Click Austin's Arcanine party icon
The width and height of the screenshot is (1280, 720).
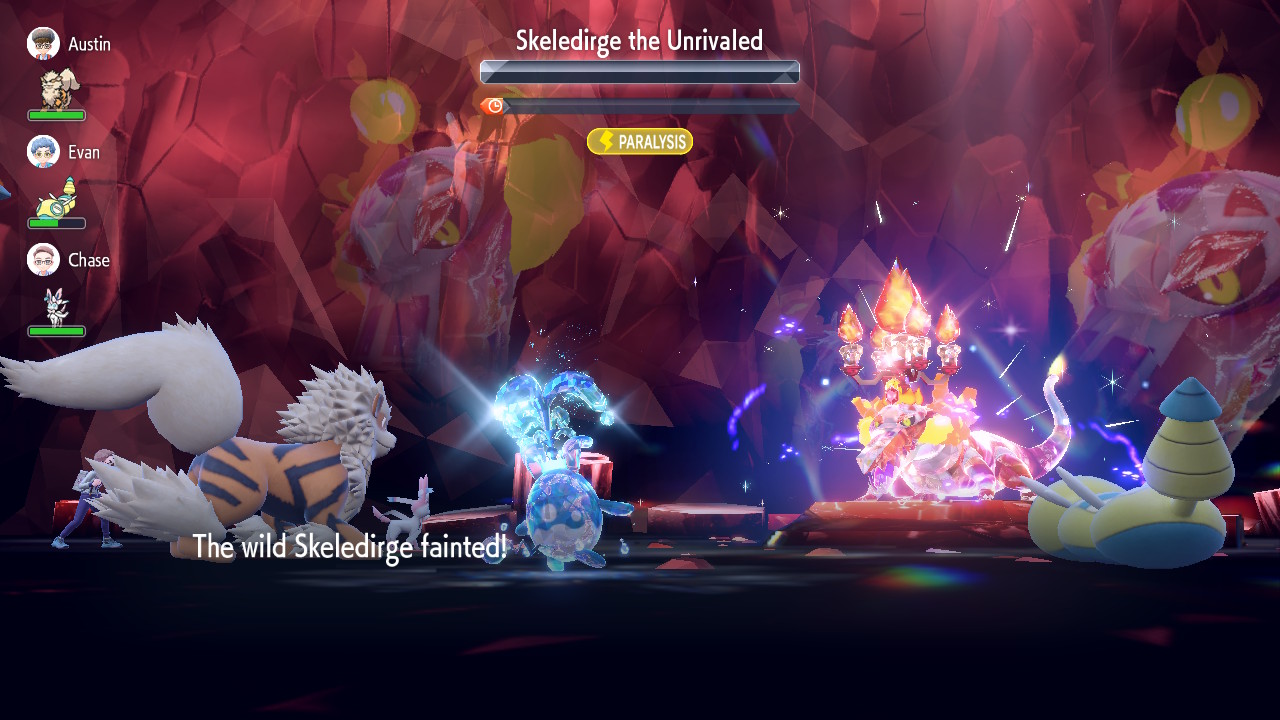click(x=60, y=89)
